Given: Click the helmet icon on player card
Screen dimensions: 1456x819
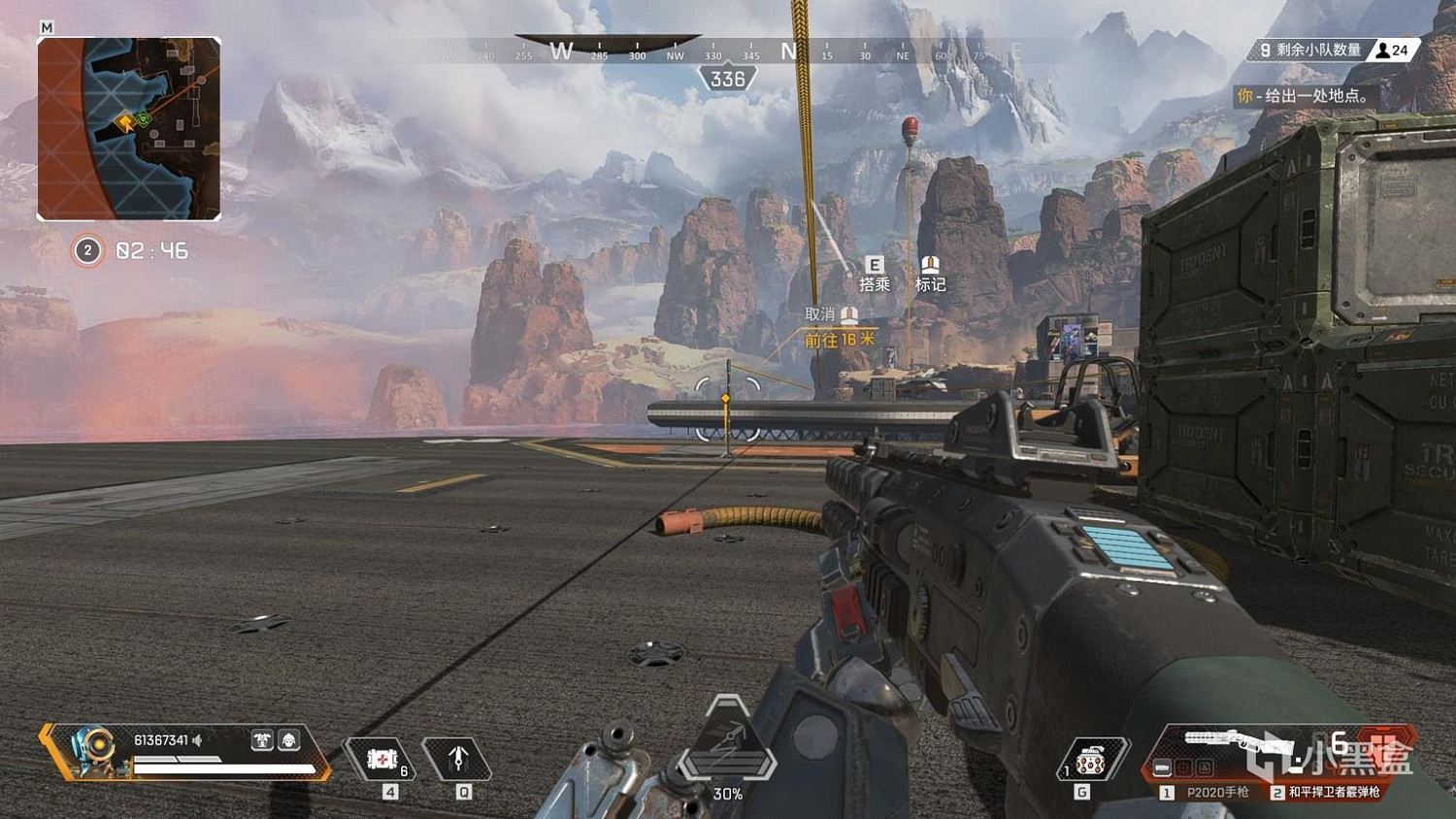Looking at the screenshot, I should (x=288, y=740).
